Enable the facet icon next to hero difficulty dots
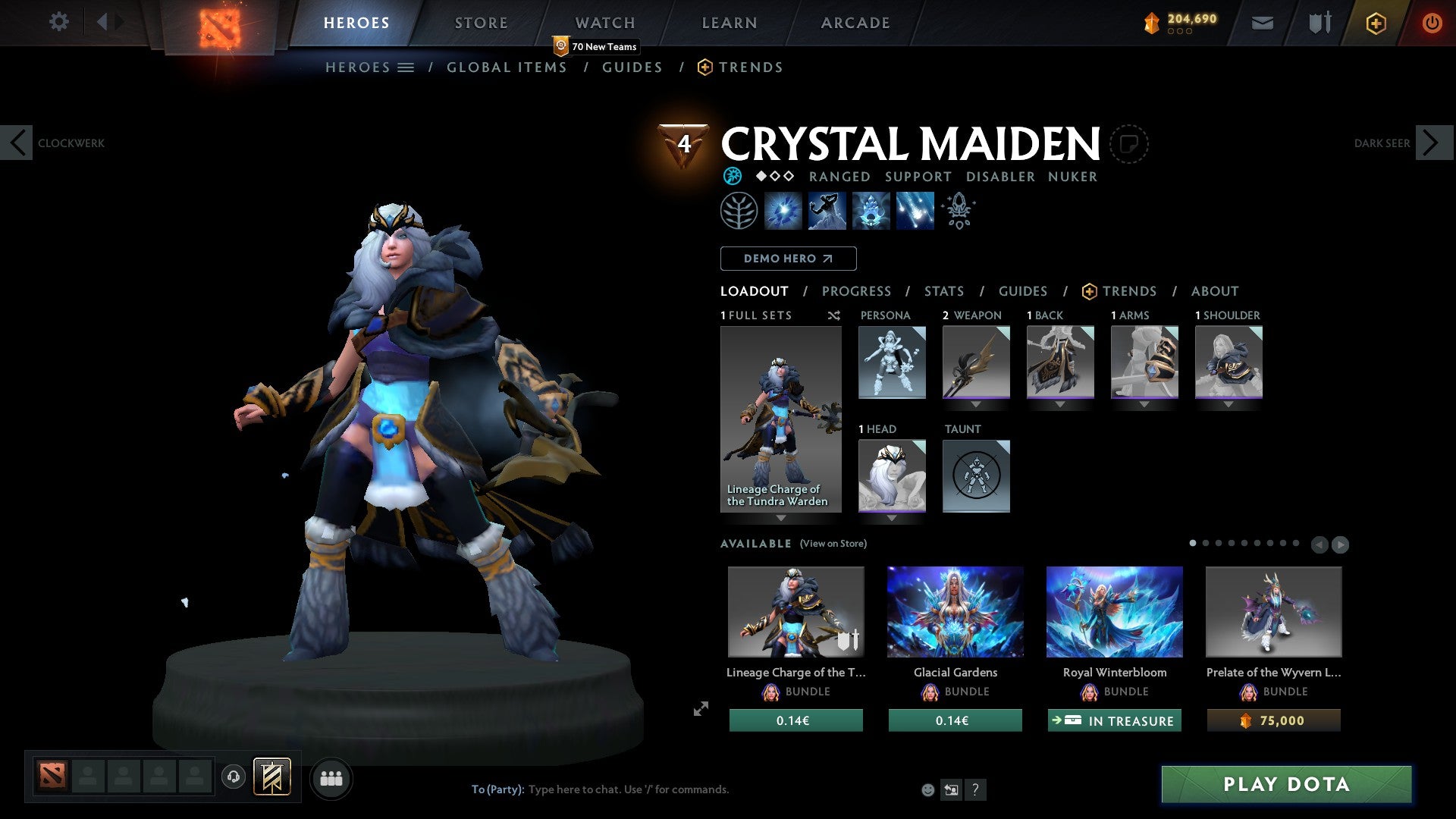This screenshot has width=1456, height=819. [x=733, y=176]
